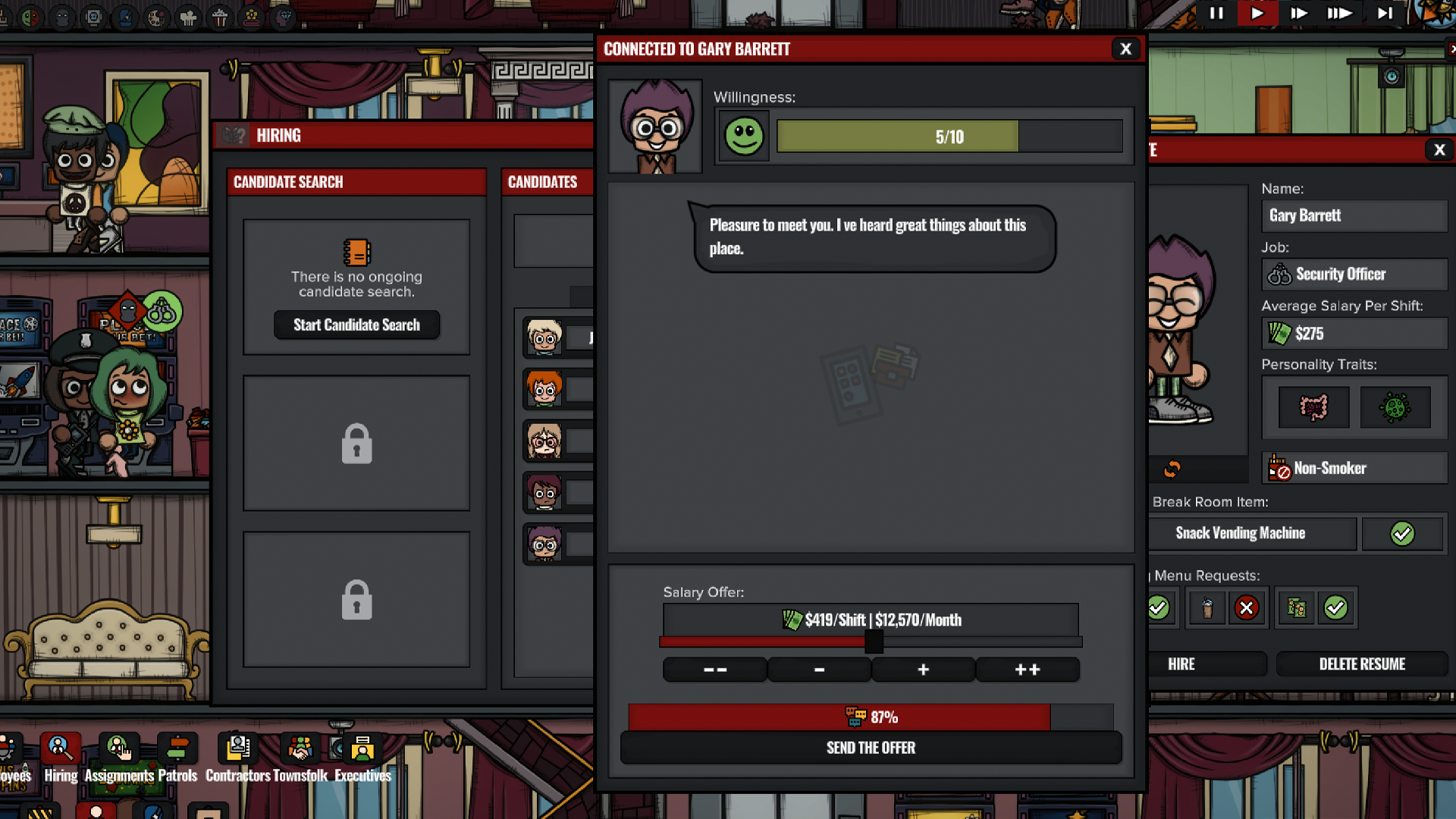Lower salary offer with double minus button
1456x819 pixels.
click(x=714, y=670)
